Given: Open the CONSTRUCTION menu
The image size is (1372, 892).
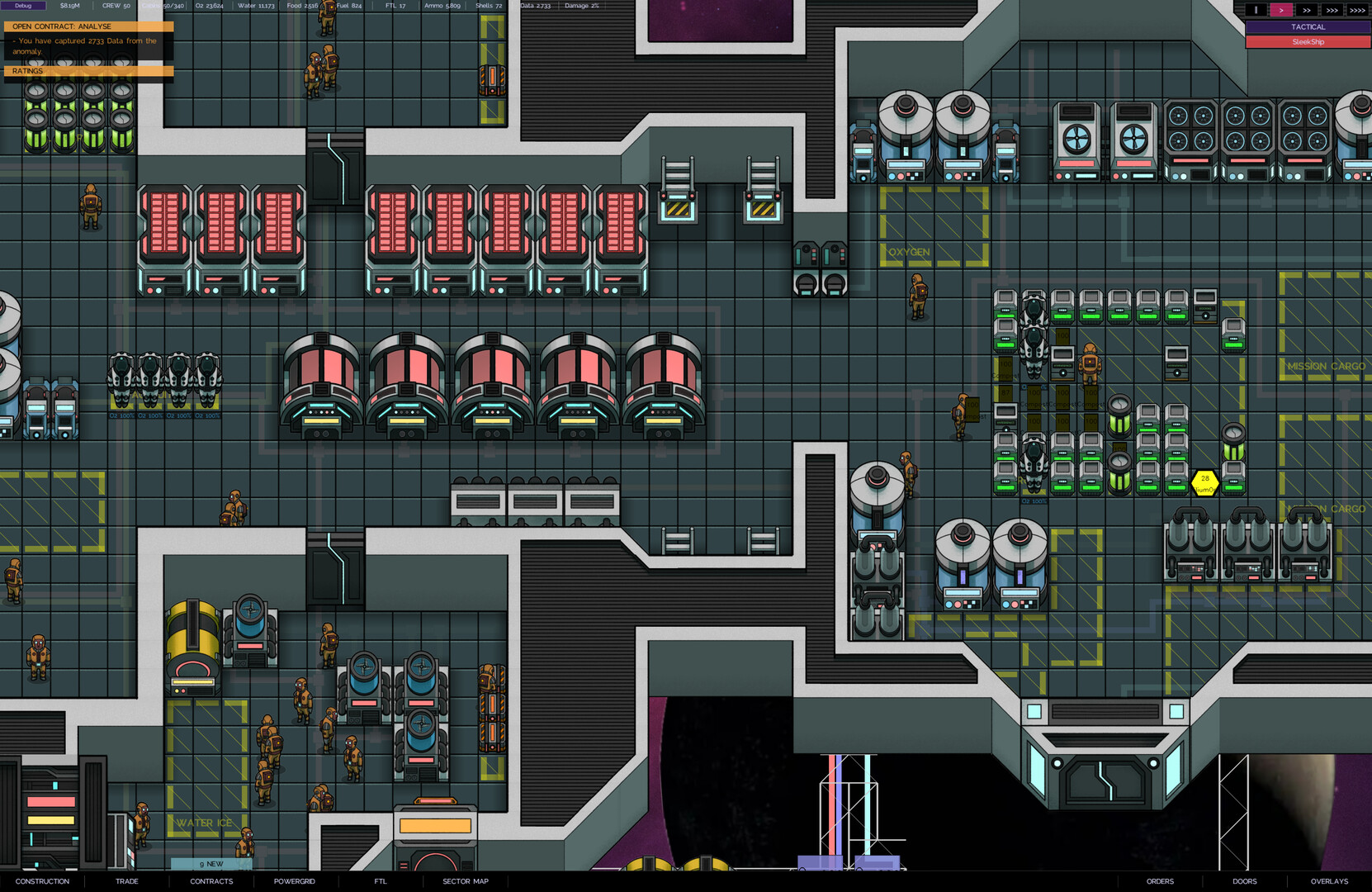Looking at the screenshot, I should pyautogui.click(x=42, y=881).
